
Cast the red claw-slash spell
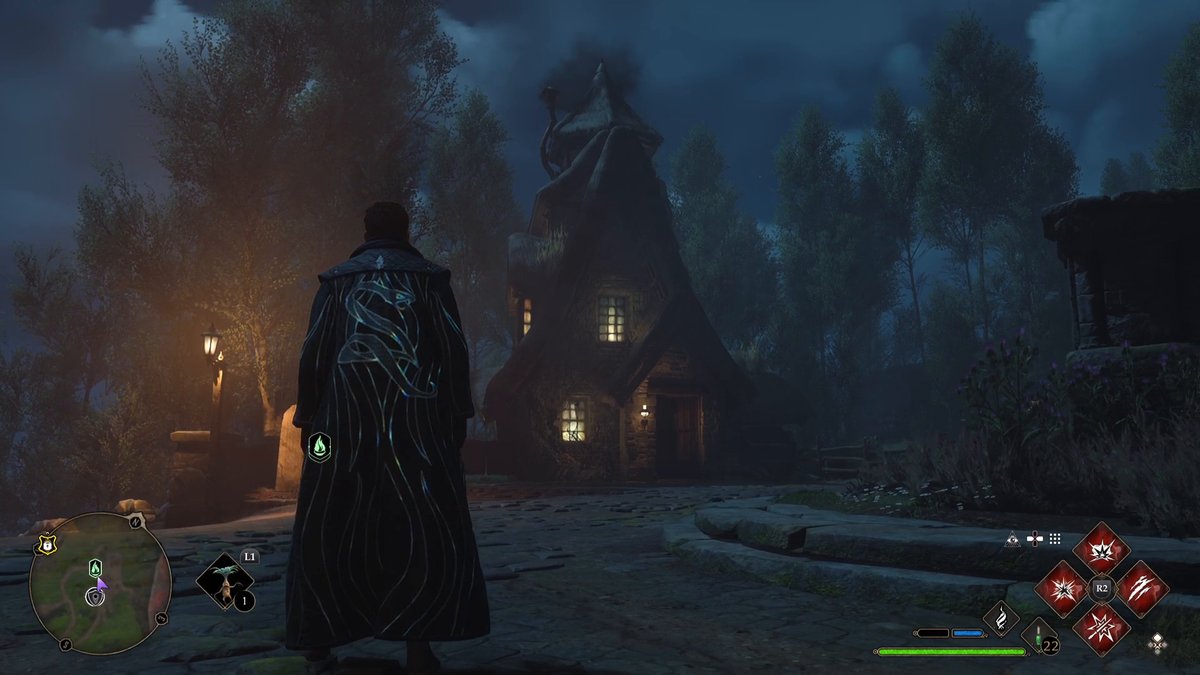pos(1141,589)
